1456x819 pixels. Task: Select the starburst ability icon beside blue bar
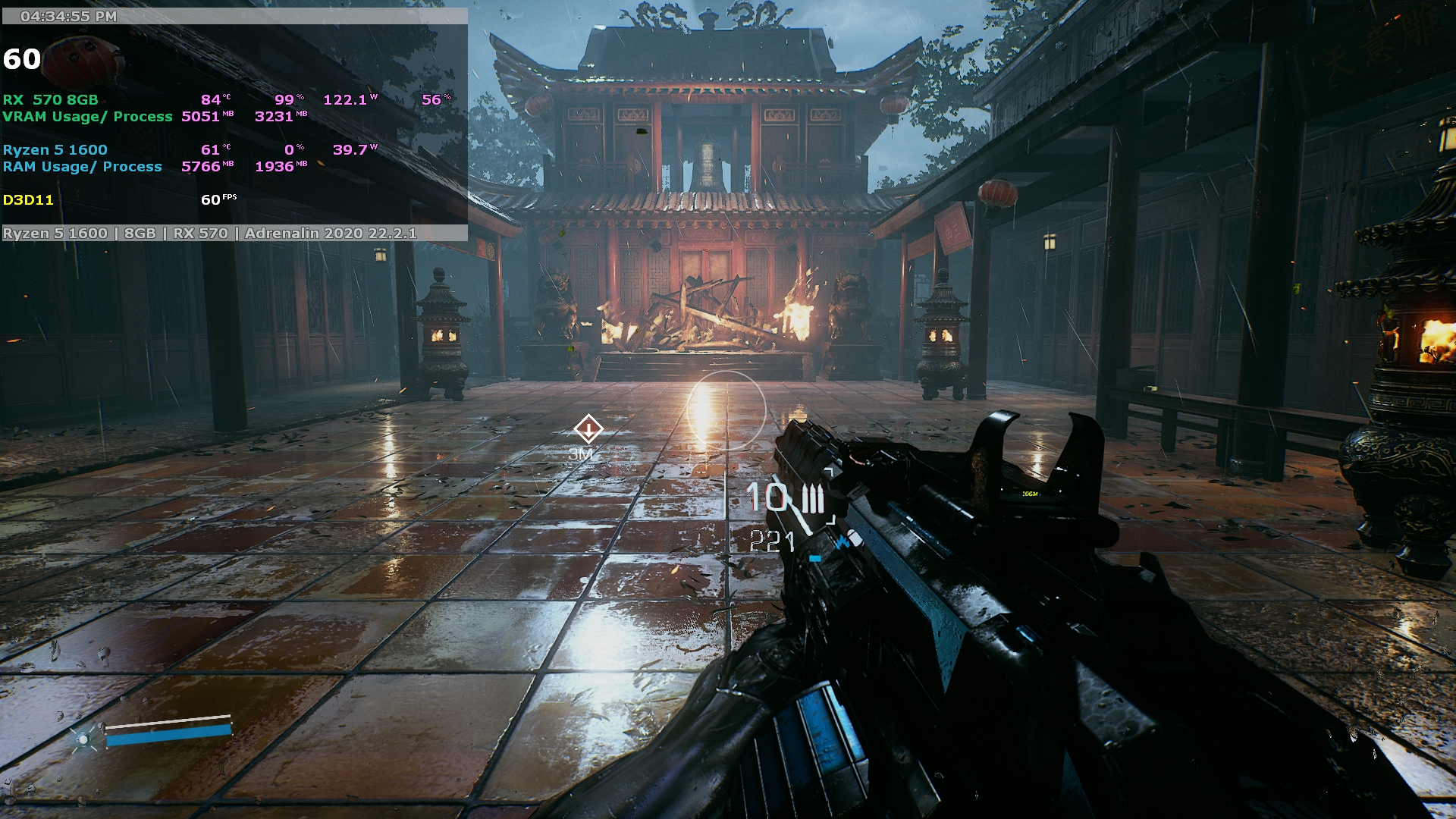coord(83,738)
